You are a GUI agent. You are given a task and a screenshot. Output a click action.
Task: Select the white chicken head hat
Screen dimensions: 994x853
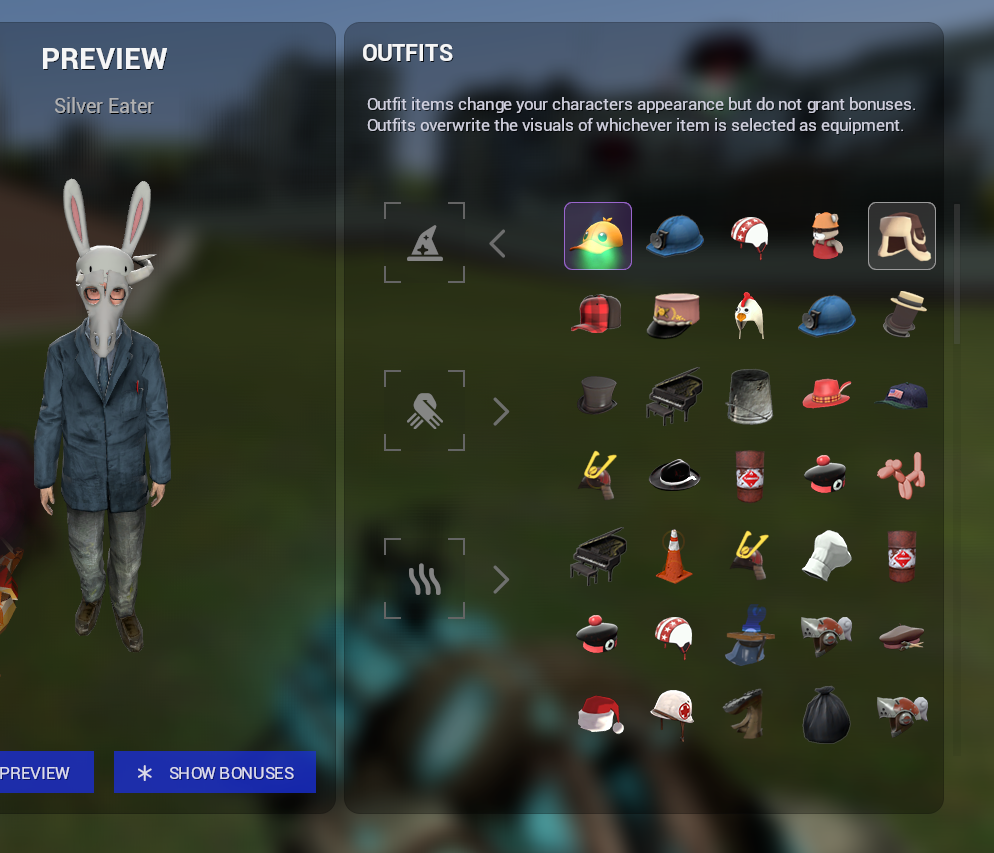(x=750, y=314)
